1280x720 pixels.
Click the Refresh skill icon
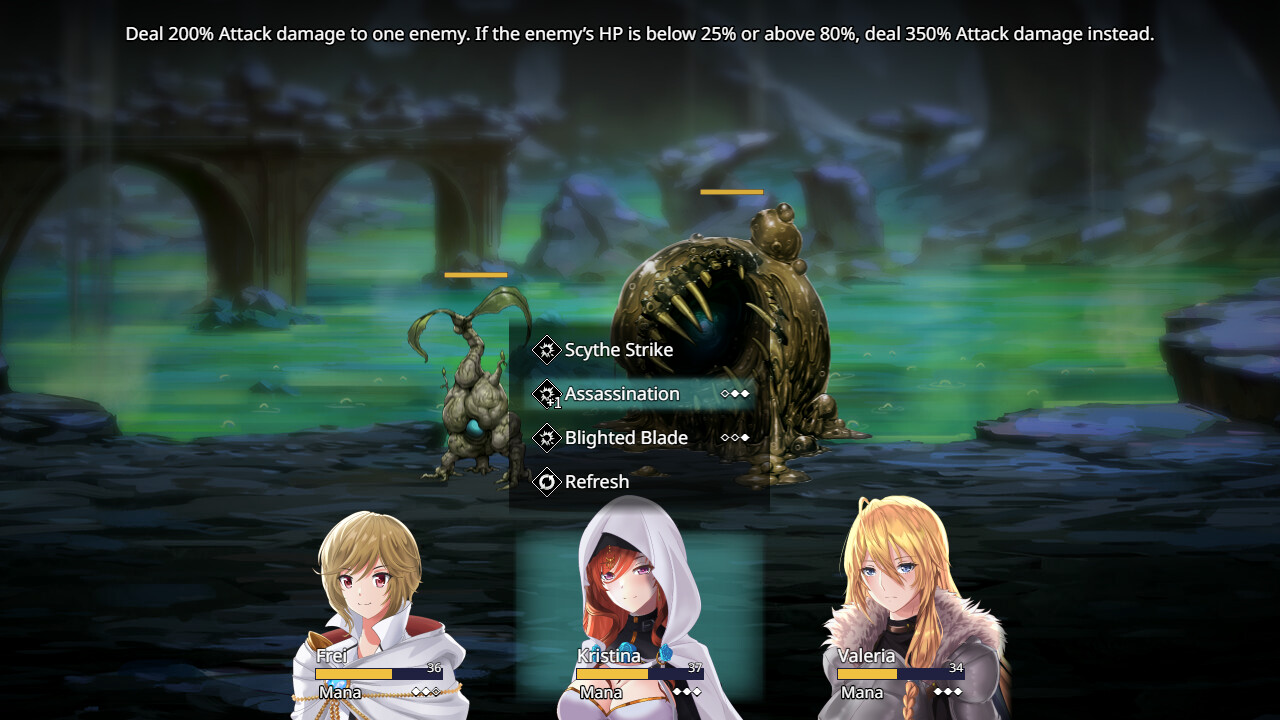(x=546, y=482)
